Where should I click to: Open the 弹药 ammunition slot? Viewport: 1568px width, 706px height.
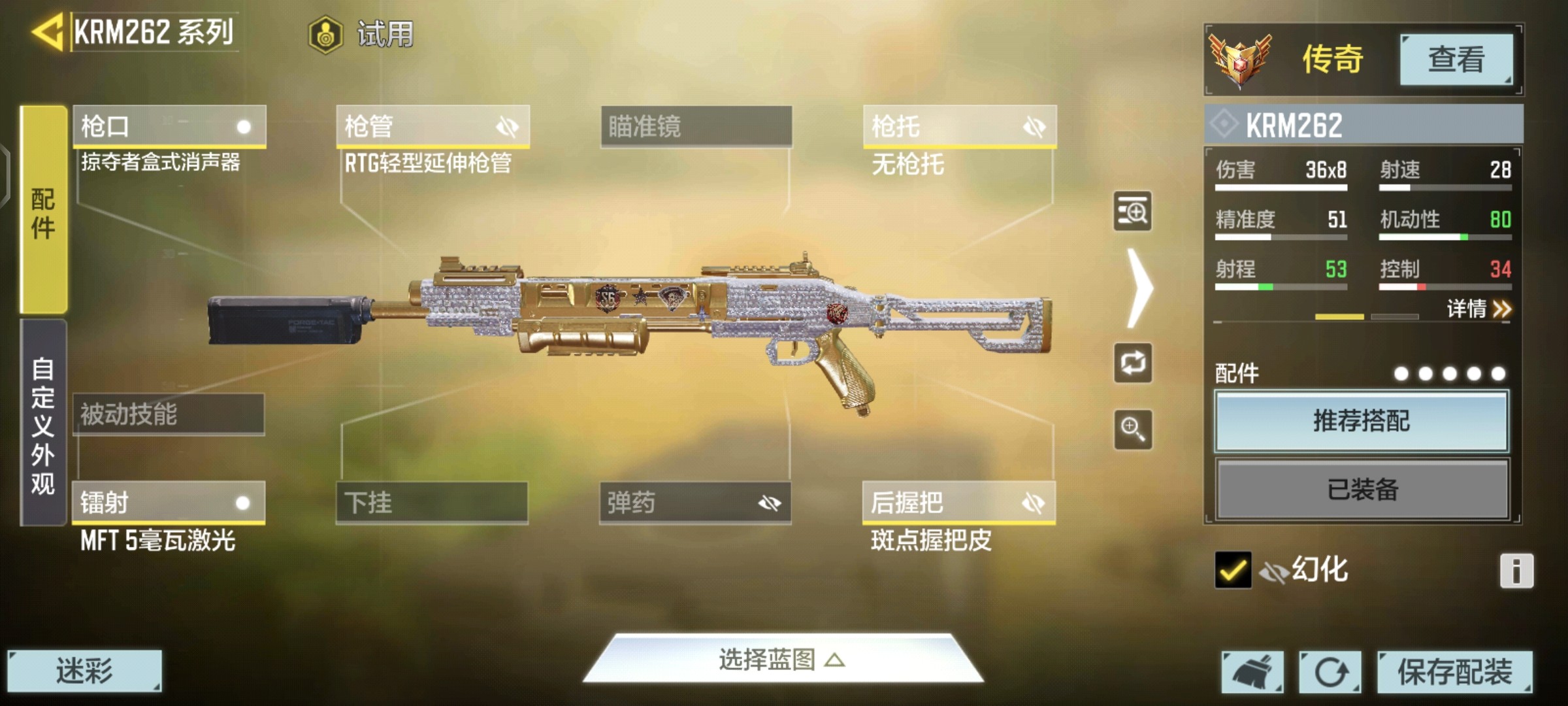click(x=695, y=503)
